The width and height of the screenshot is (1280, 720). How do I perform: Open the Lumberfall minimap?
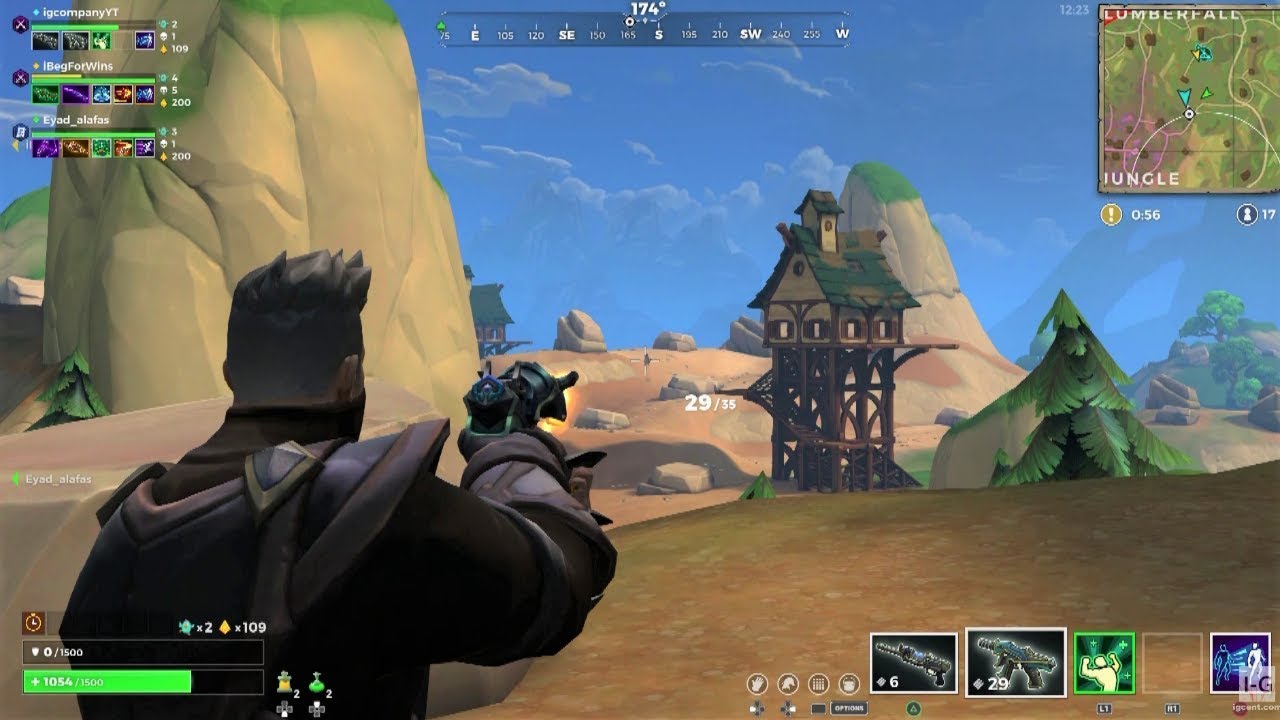1188,98
